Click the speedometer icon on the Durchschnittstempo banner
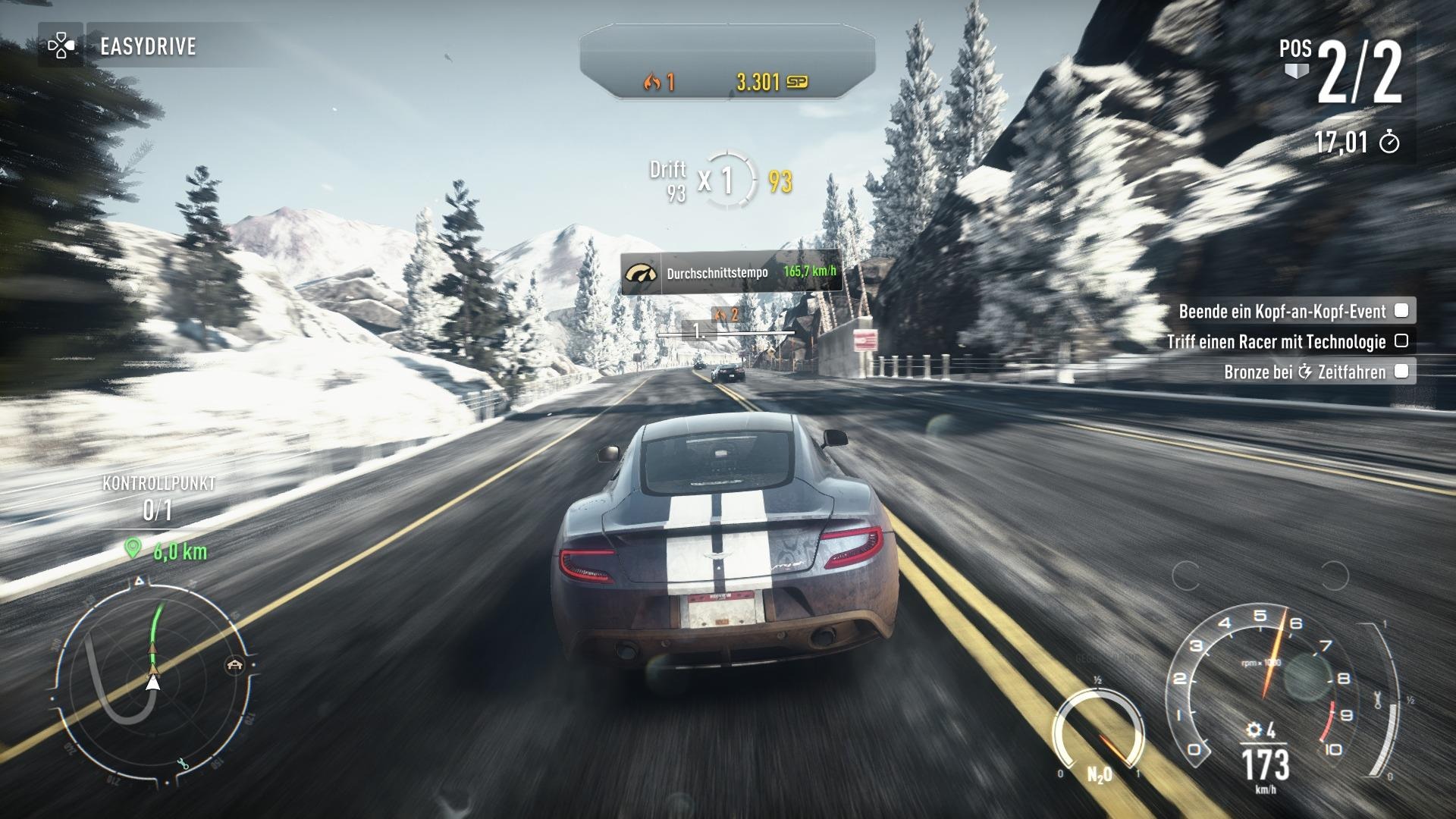This screenshot has width=1456, height=819. click(x=641, y=274)
